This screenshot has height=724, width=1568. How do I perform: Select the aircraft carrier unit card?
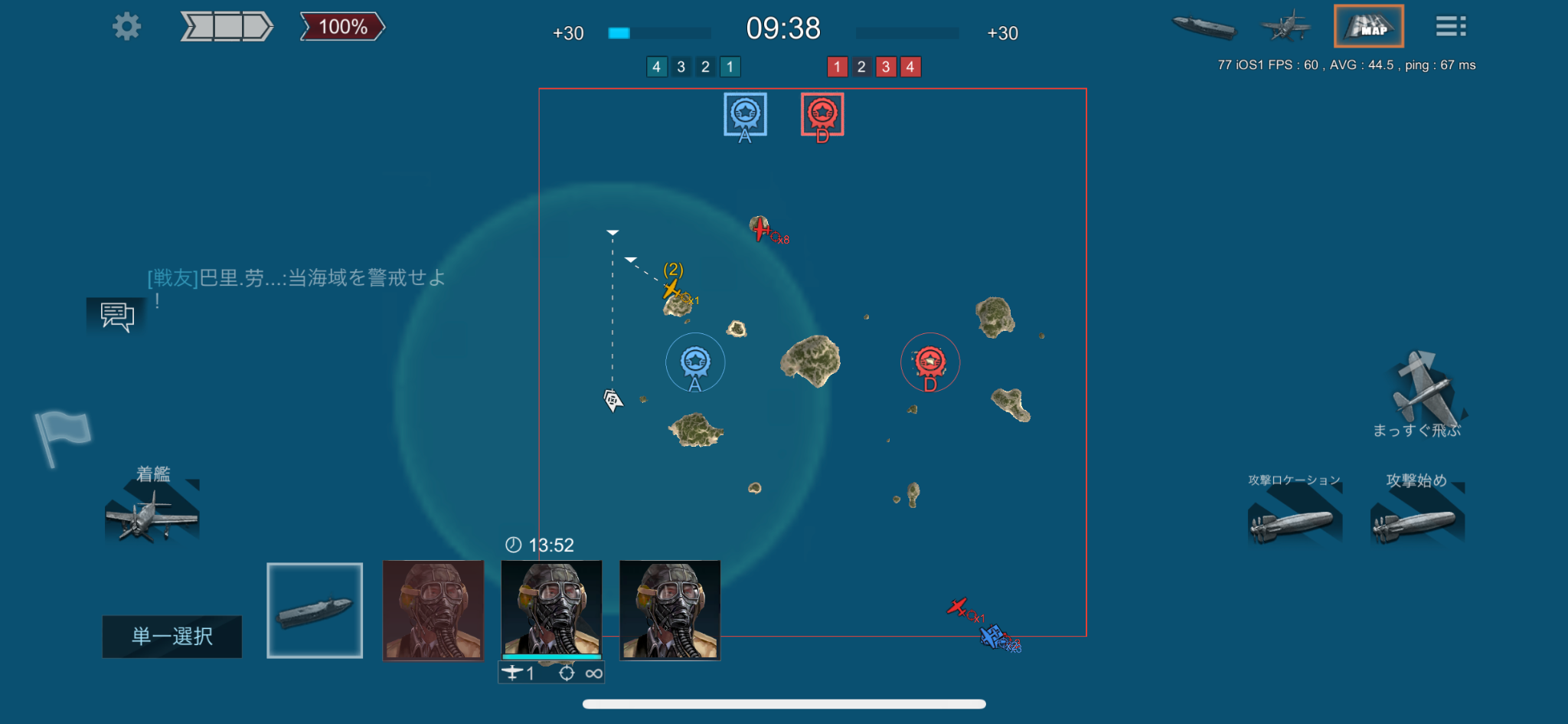315,611
